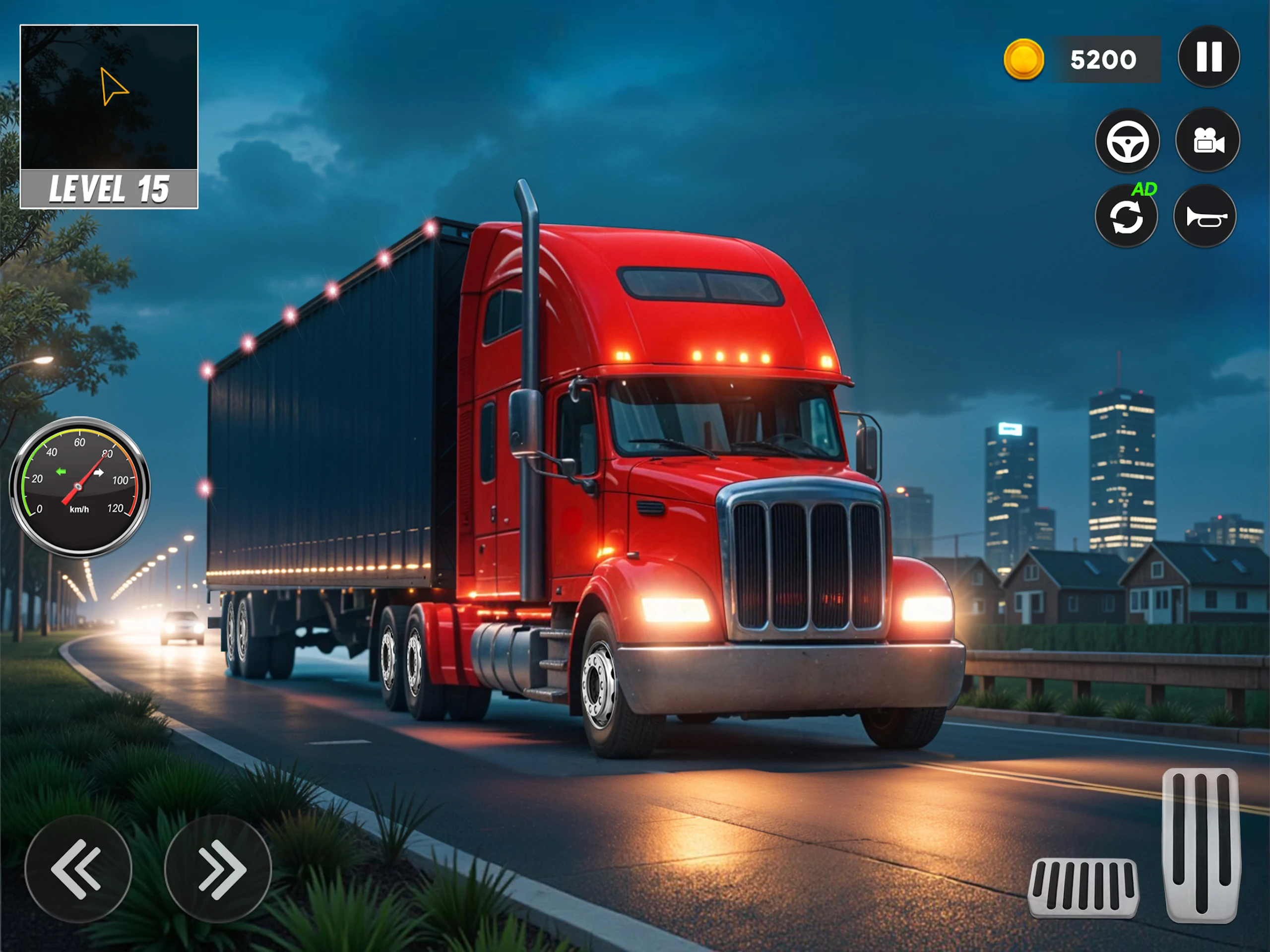Hit the brake pedal

click(1083, 887)
